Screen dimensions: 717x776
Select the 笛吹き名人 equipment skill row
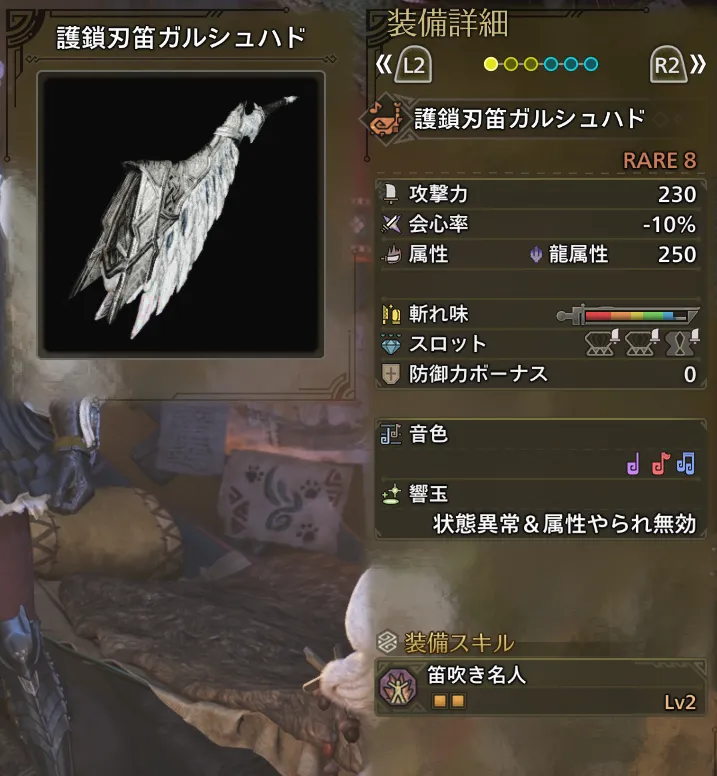coord(539,687)
